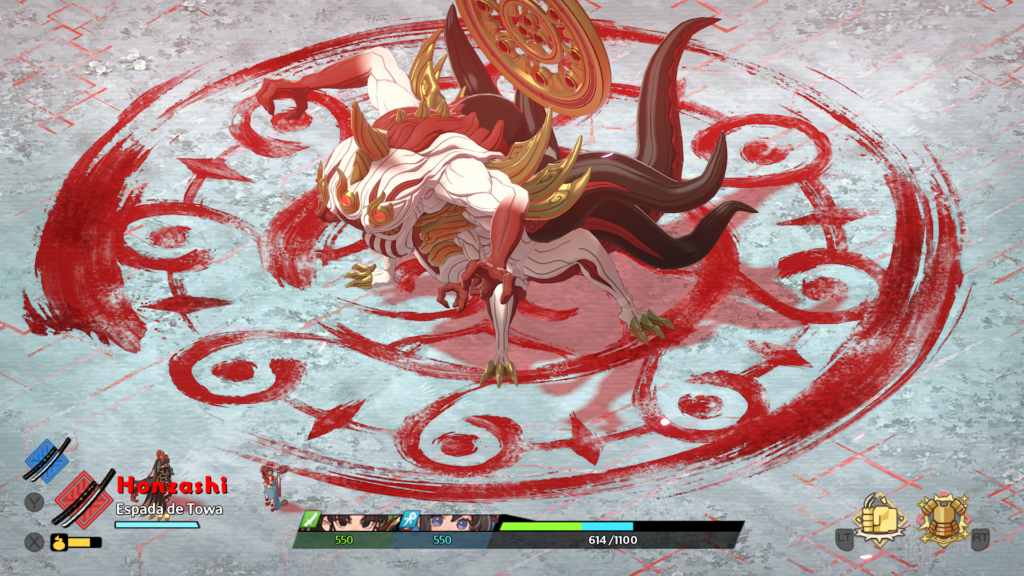
Task: Activate the golden fist skill icon
Action: tap(879, 519)
